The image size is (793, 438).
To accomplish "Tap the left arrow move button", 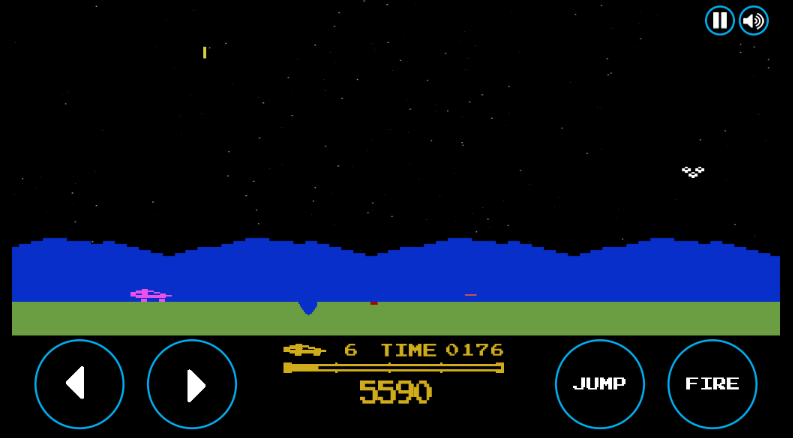I will [79, 384].
